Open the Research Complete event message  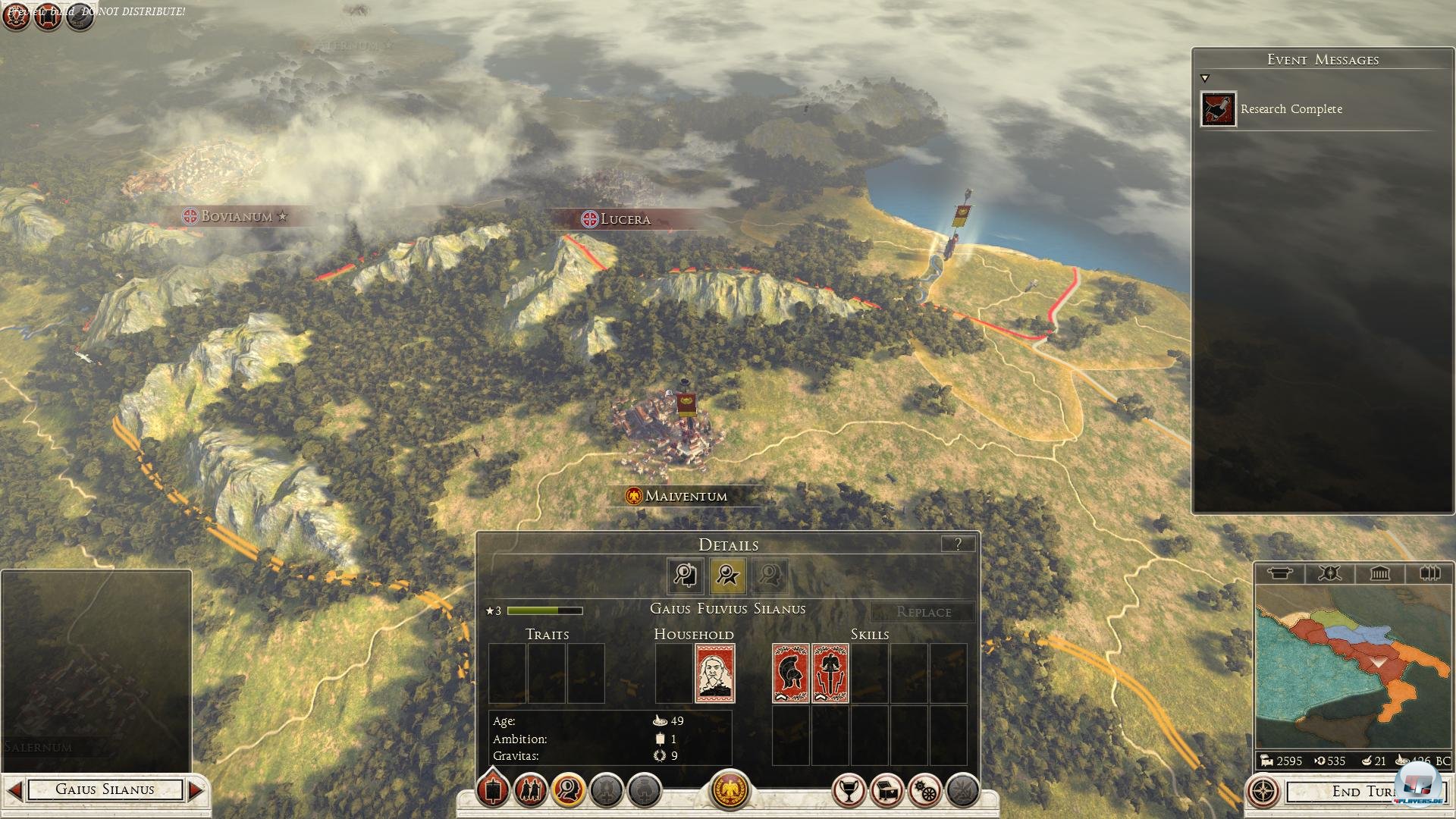point(1290,109)
